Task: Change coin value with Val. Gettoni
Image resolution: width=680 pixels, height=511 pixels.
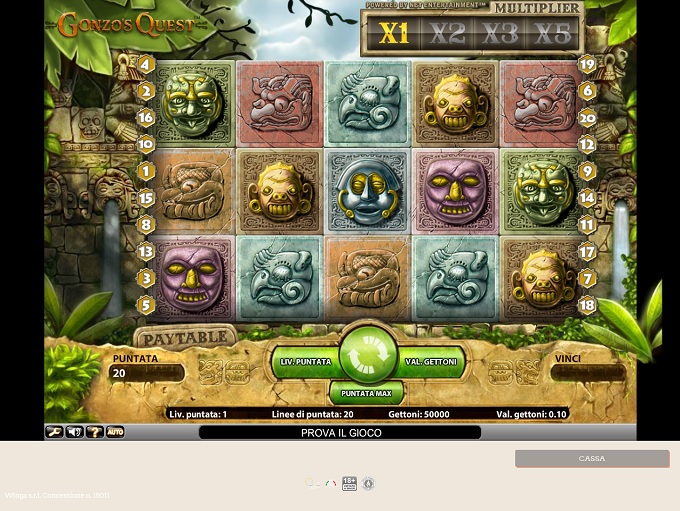Action: pos(431,361)
